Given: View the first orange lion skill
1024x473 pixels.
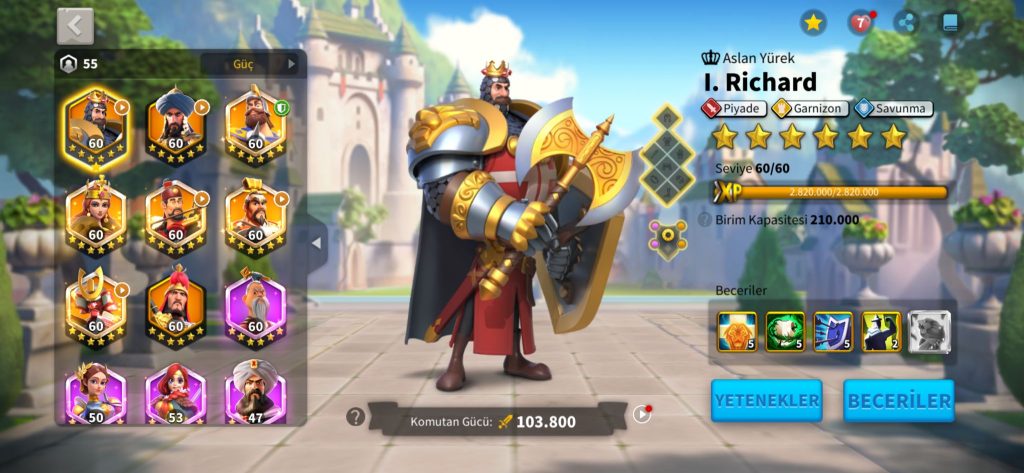Looking at the screenshot, I should (737, 332).
